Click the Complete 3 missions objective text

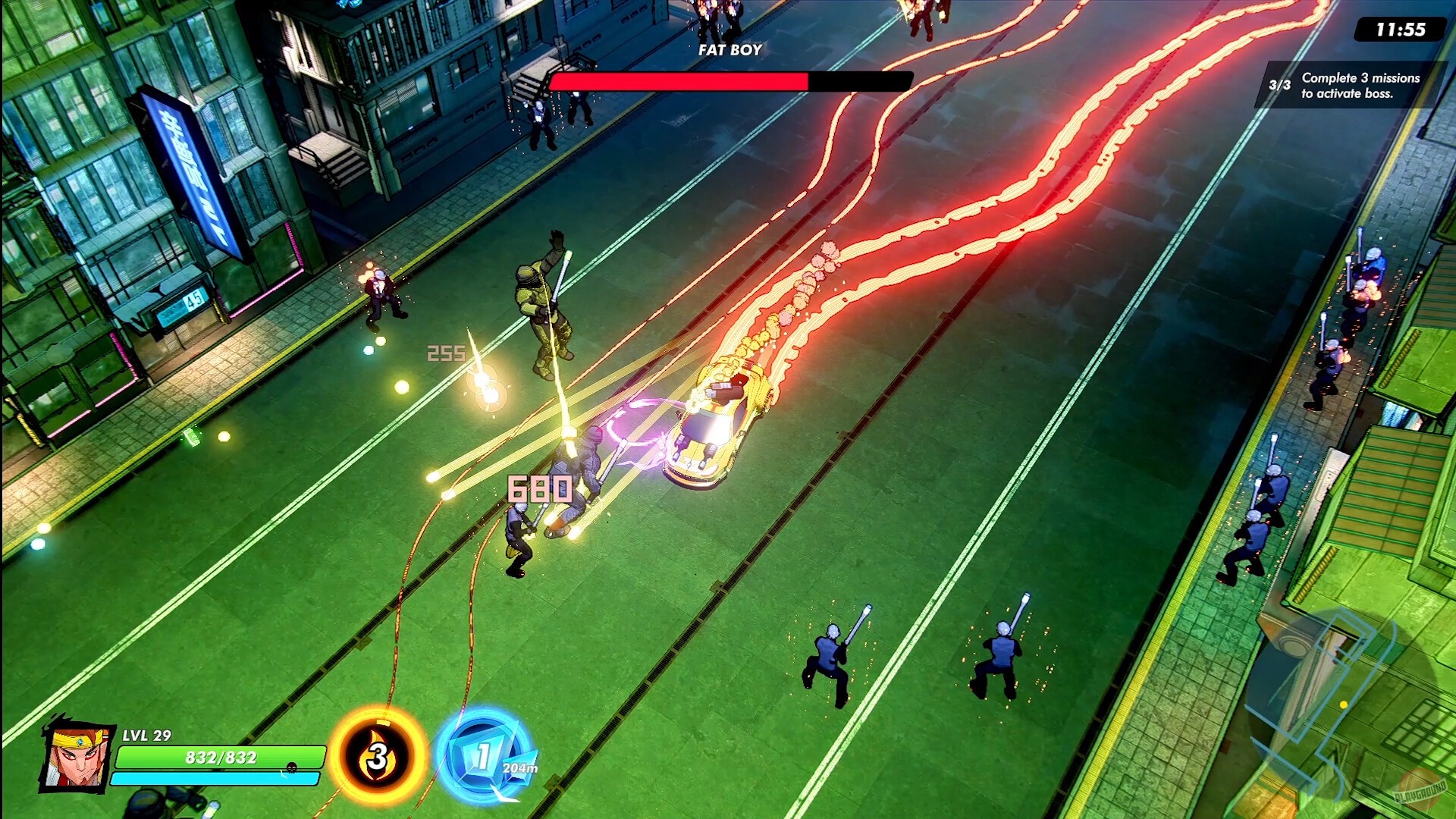(x=1361, y=83)
